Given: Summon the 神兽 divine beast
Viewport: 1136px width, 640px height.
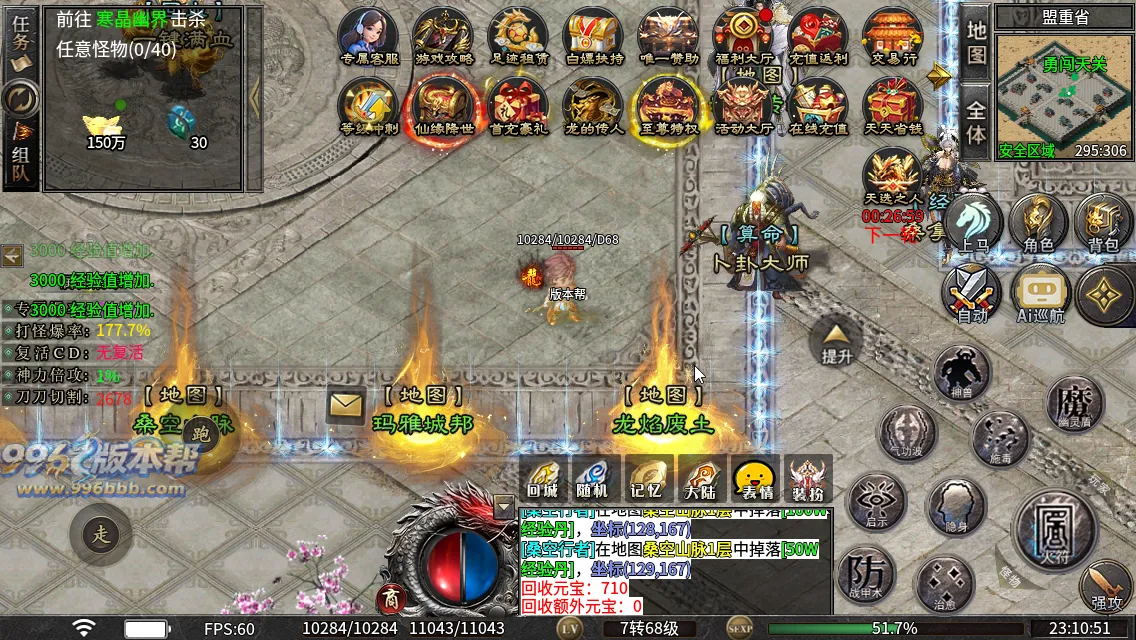Looking at the screenshot, I should [x=961, y=371].
